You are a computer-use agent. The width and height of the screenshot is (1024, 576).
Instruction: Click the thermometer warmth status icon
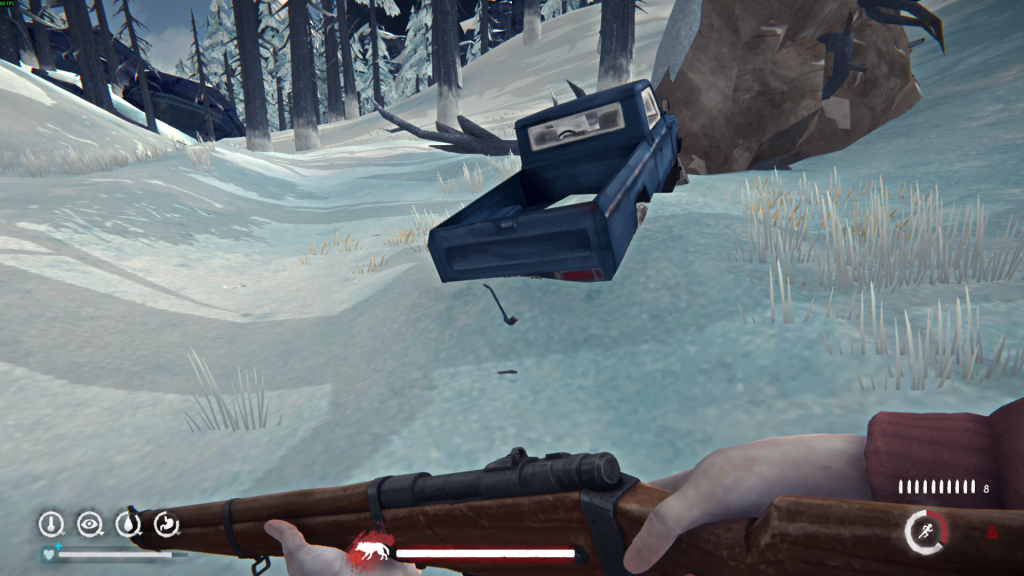51,523
